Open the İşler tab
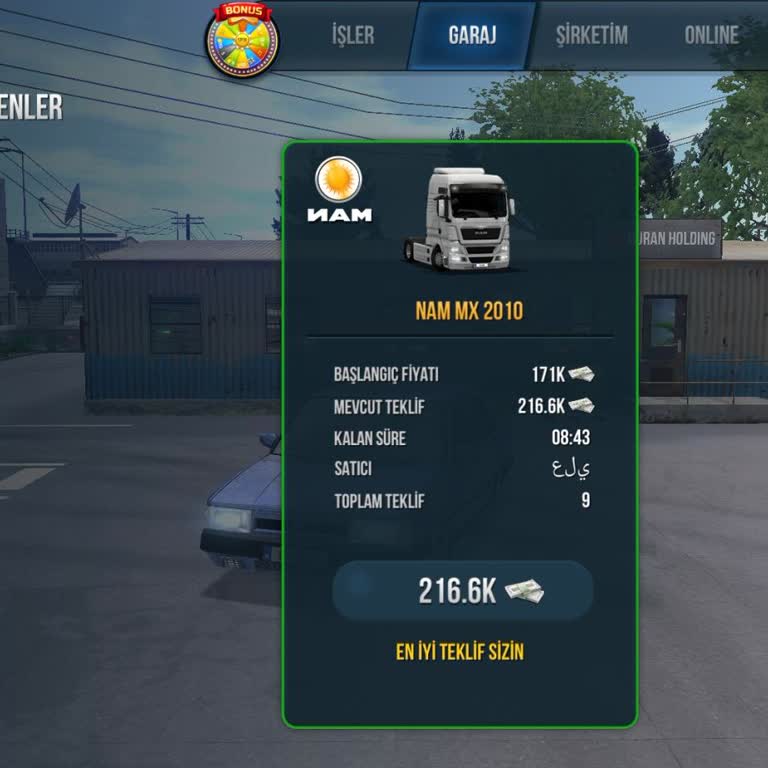Viewport: 768px width, 768px height. tap(353, 35)
